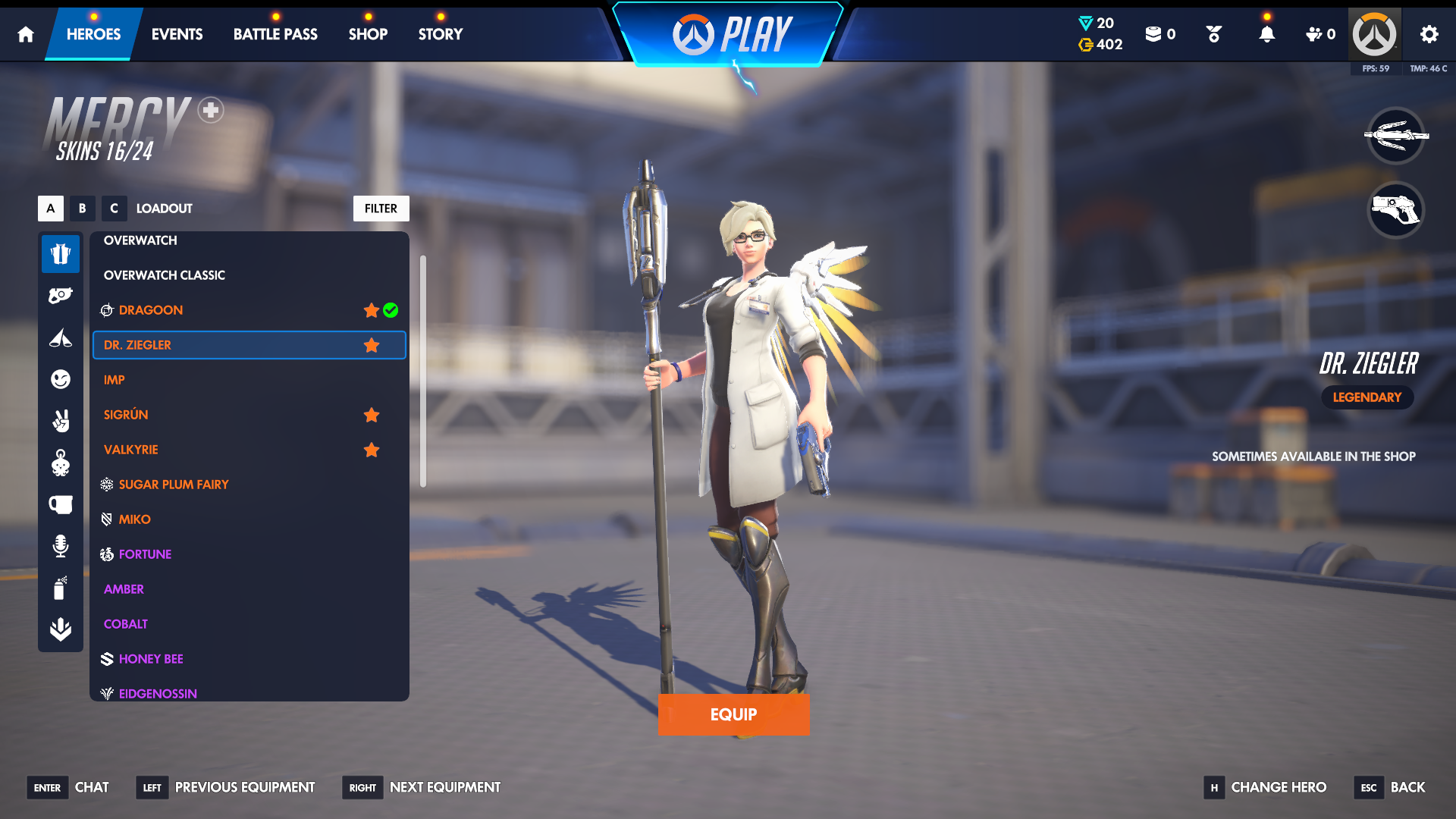Go to the Shop tab
This screenshot has height=819, width=1456.
tap(368, 34)
